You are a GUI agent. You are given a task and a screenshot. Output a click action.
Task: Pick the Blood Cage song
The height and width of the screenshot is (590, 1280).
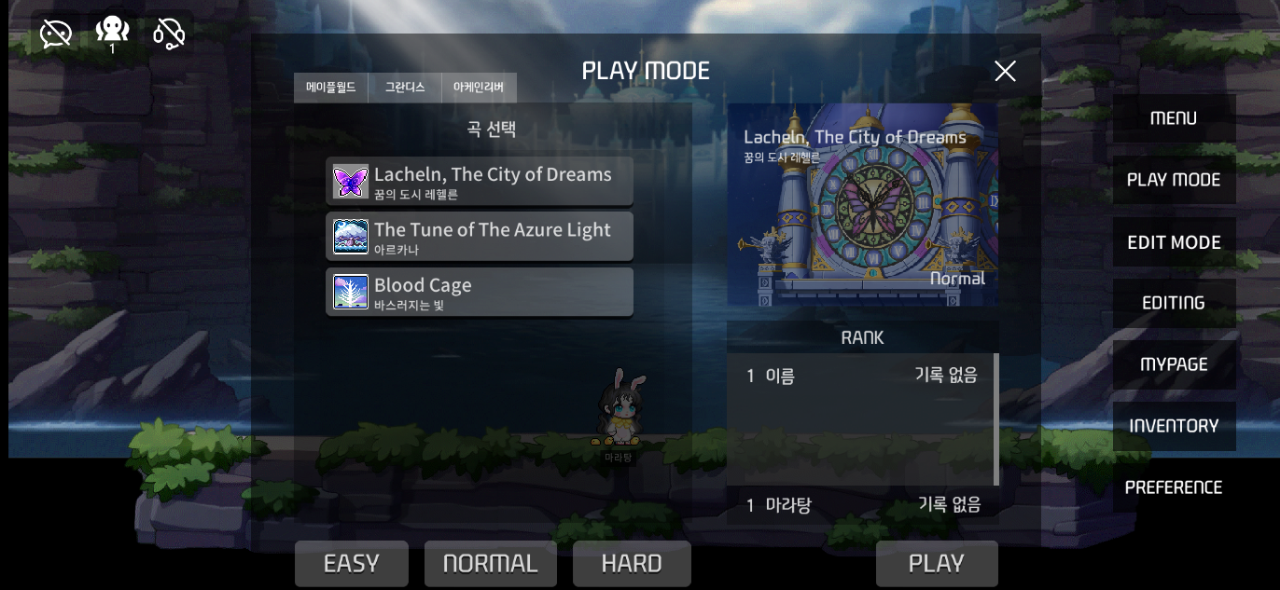click(x=479, y=292)
